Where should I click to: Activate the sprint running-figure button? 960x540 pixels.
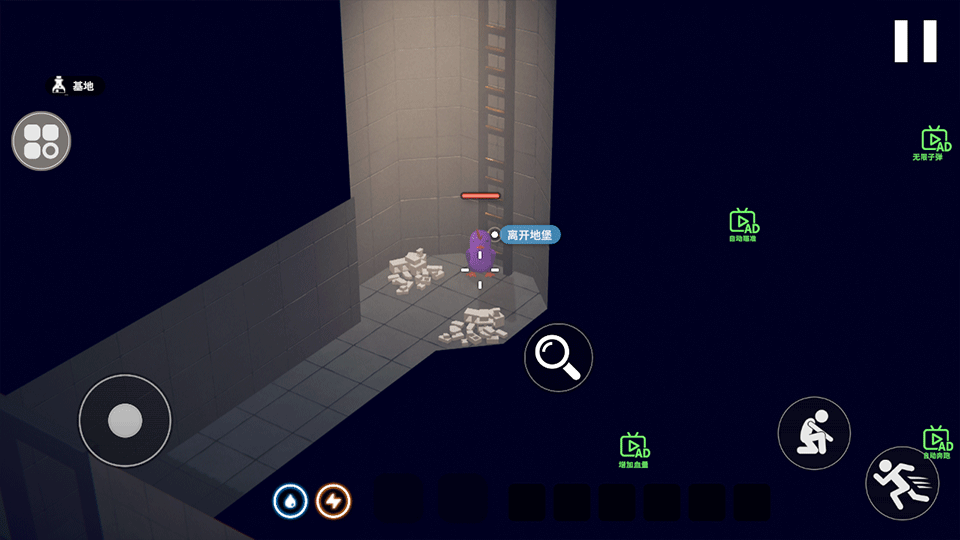click(901, 482)
